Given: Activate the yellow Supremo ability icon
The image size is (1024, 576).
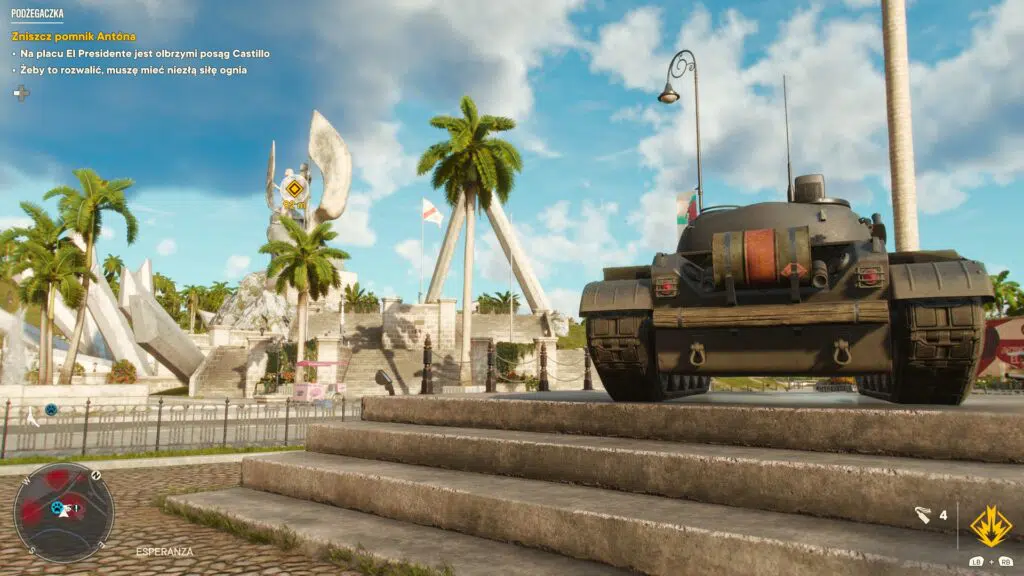Looking at the screenshot, I should [x=990, y=526].
